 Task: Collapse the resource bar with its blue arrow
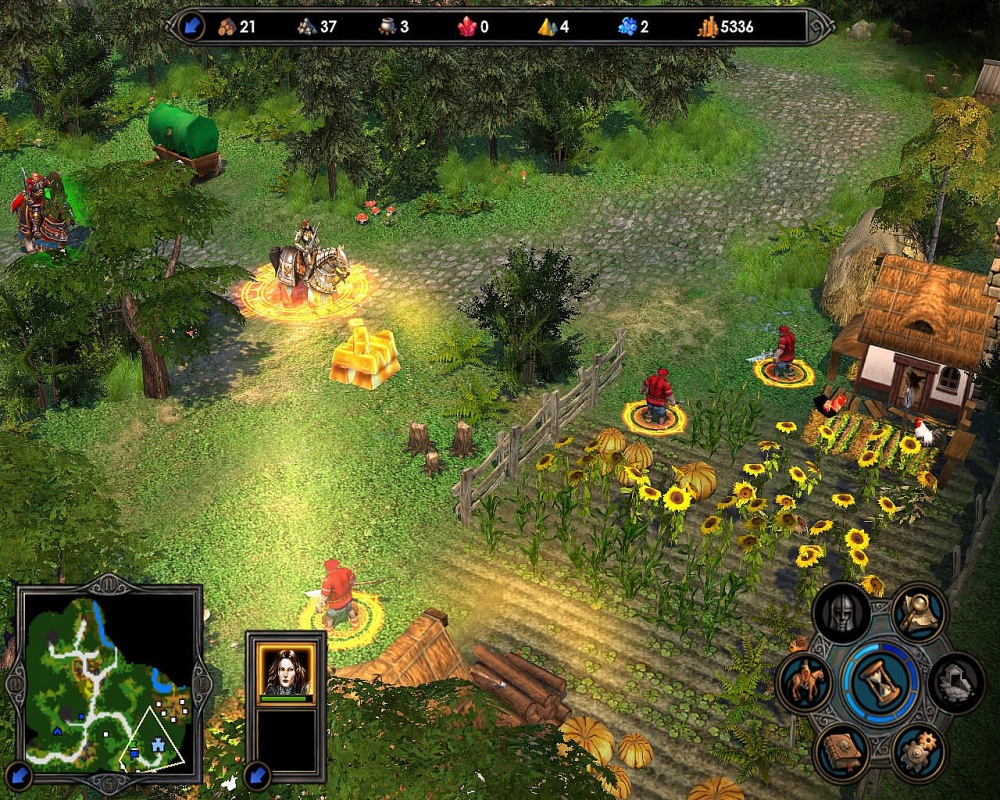[x=188, y=26]
